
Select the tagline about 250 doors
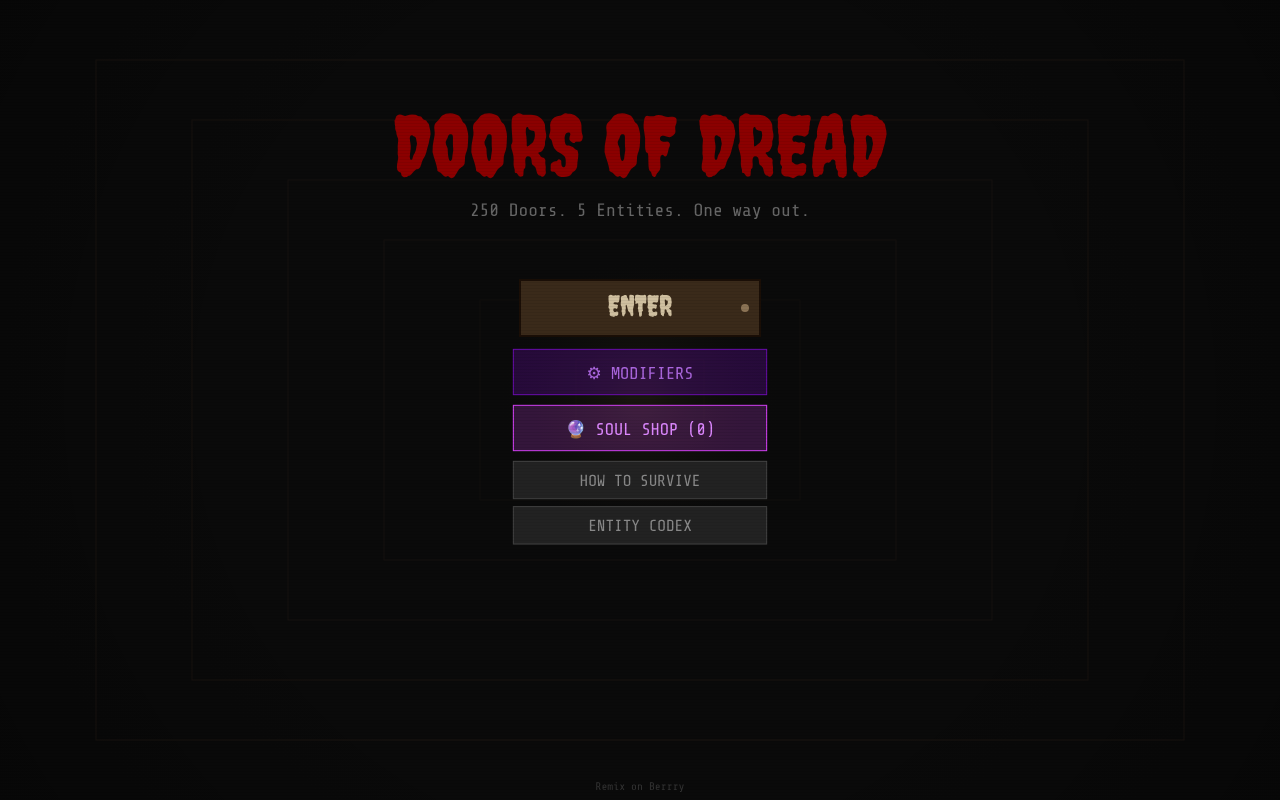[640, 210]
